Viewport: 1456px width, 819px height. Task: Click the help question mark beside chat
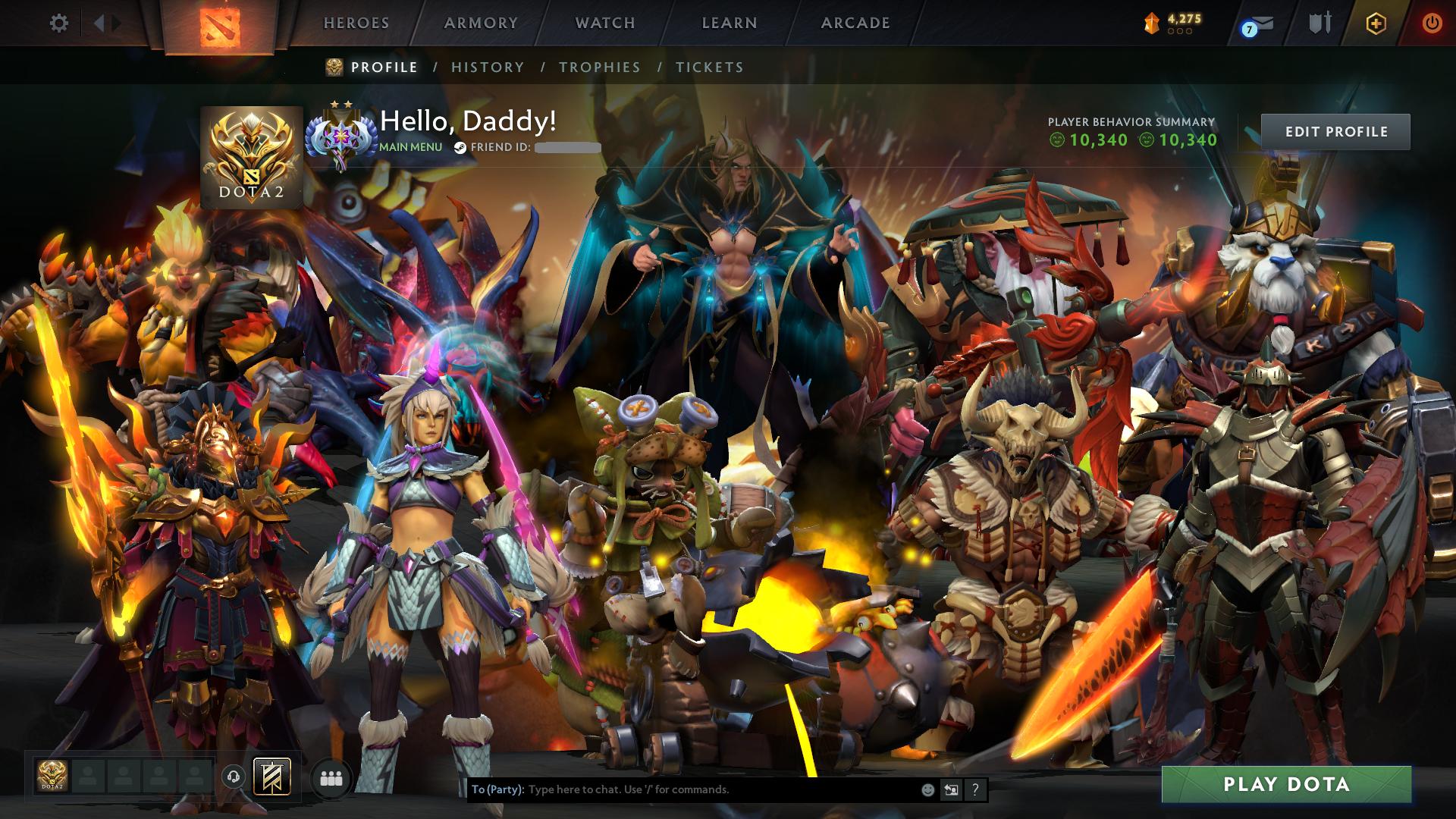(975, 790)
